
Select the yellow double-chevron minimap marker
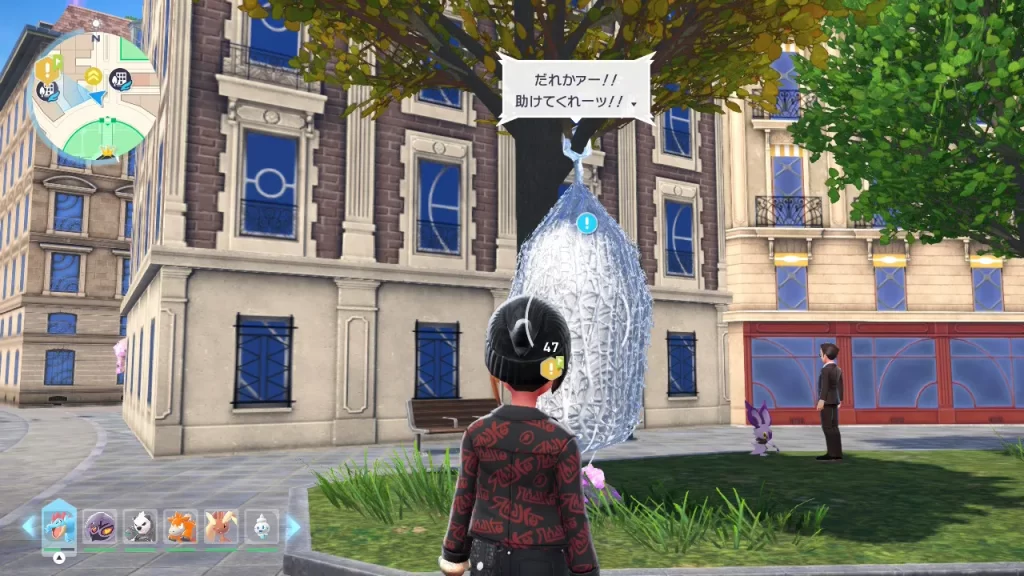93,76
